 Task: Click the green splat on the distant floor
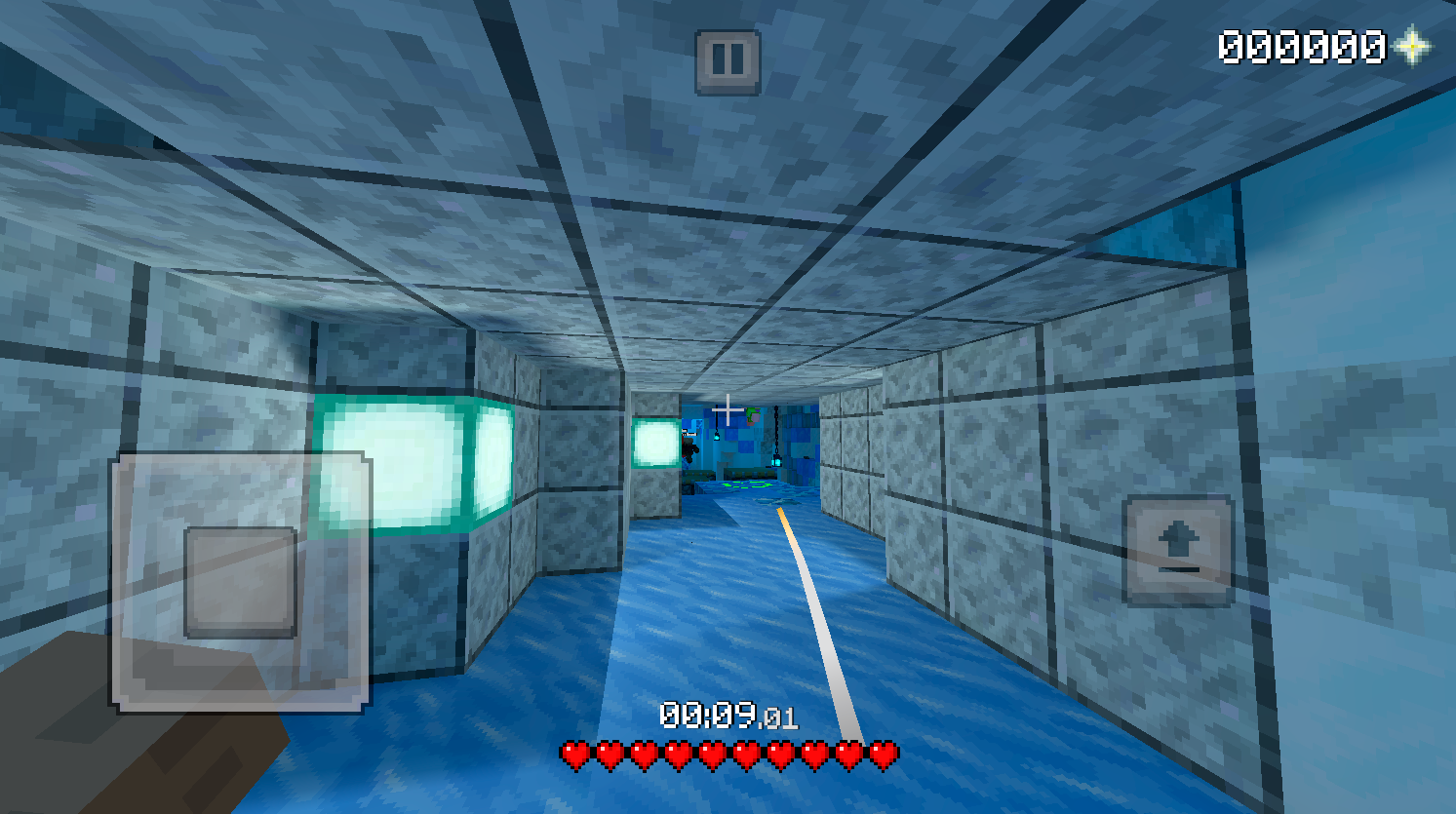coord(746,485)
